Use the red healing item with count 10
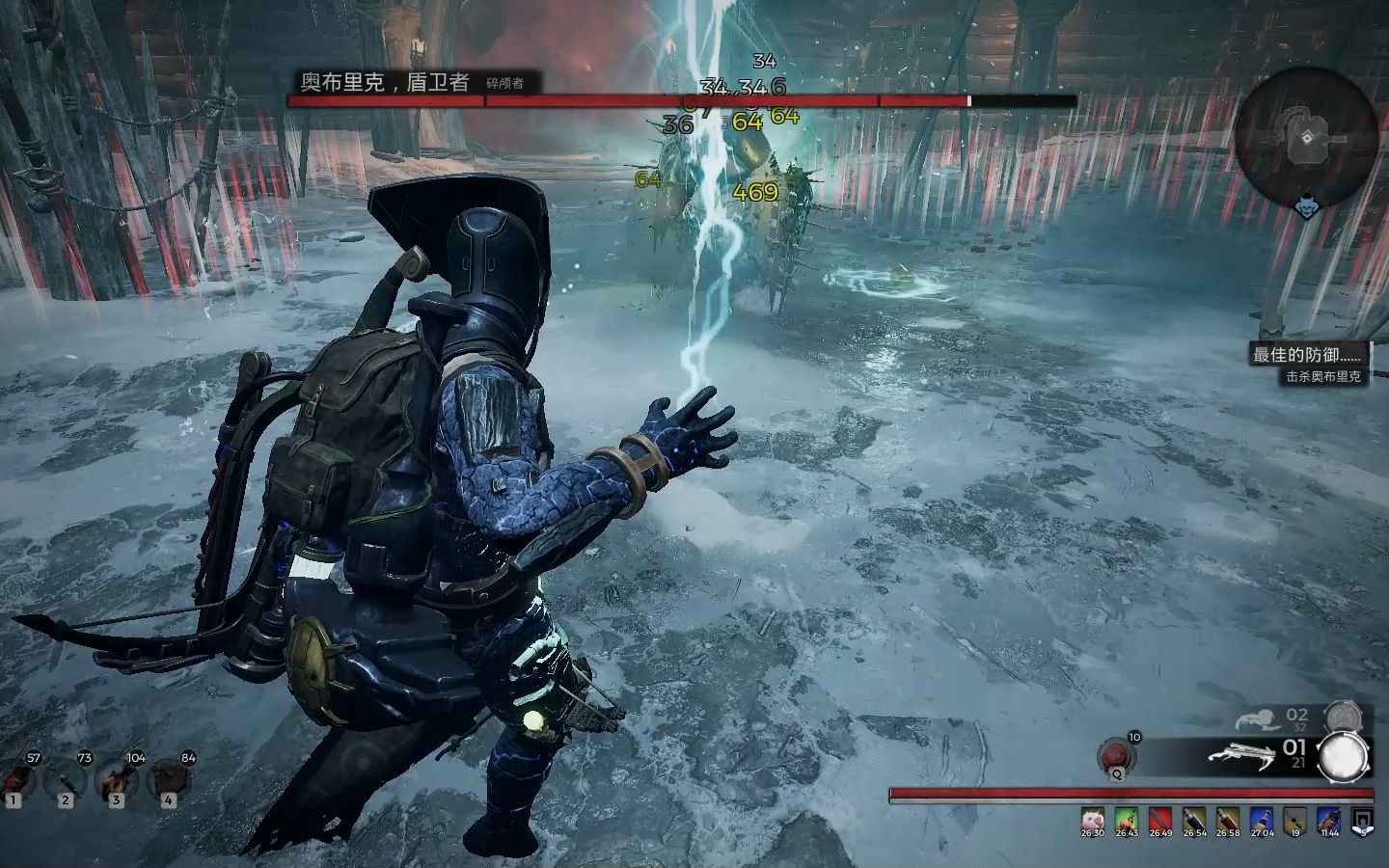This screenshot has height=868, width=1389. (x=1117, y=755)
